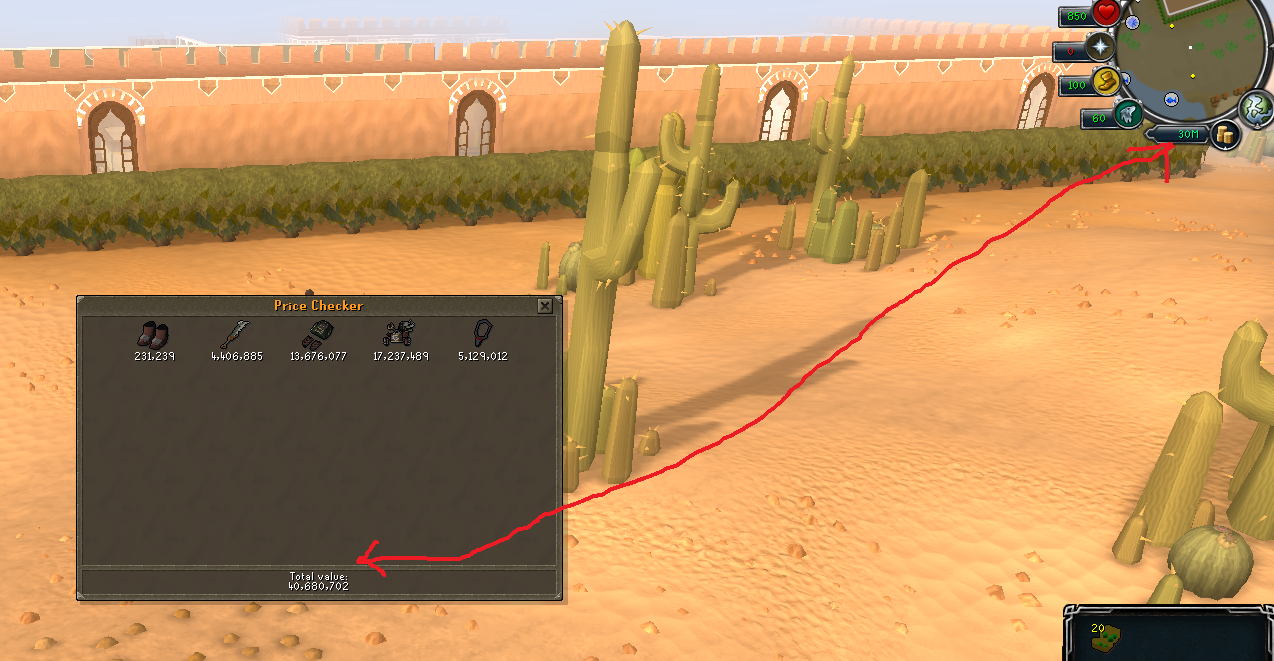Select the fishing spot marker on minimap

point(1170,98)
